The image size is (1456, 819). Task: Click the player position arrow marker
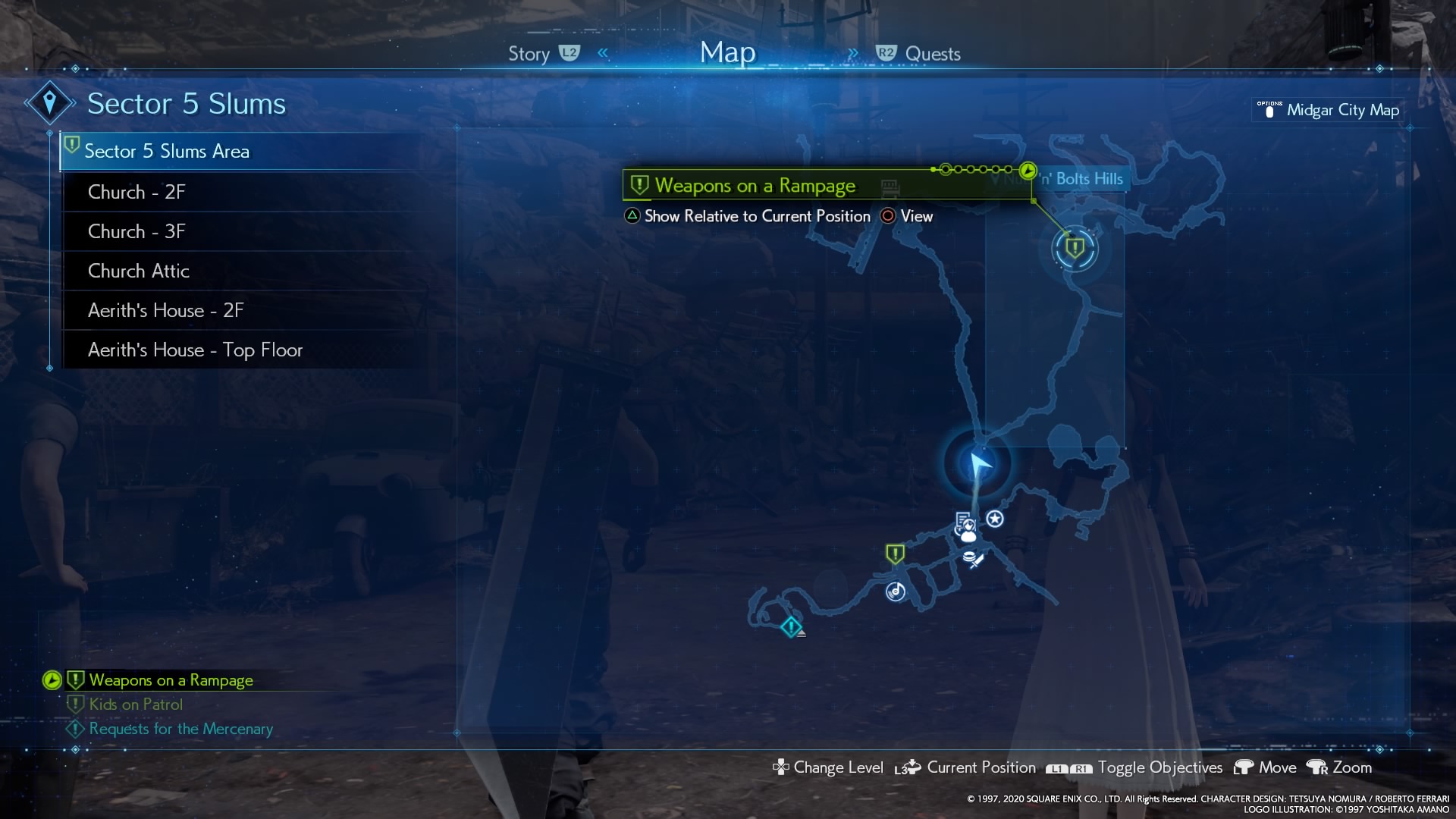(979, 463)
